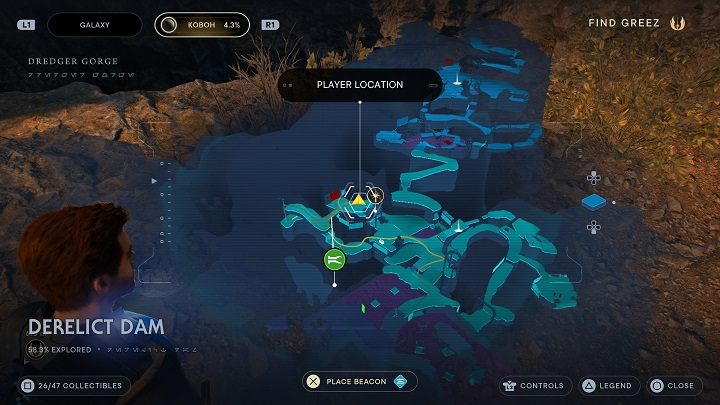The width and height of the screenshot is (720, 405).
Task: Show the map Legend
Action: [x=606, y=385]
